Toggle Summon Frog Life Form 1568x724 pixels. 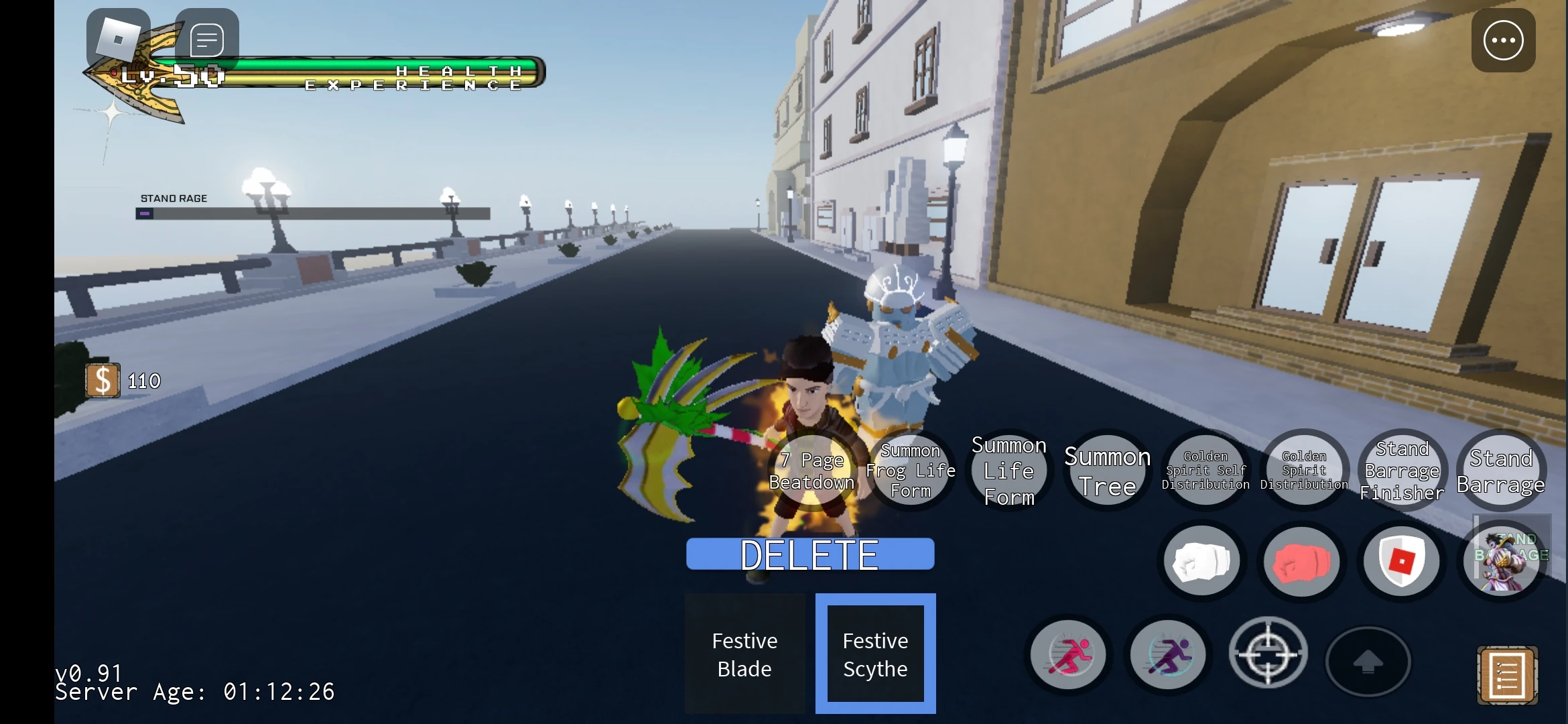[x=911, y=470]
